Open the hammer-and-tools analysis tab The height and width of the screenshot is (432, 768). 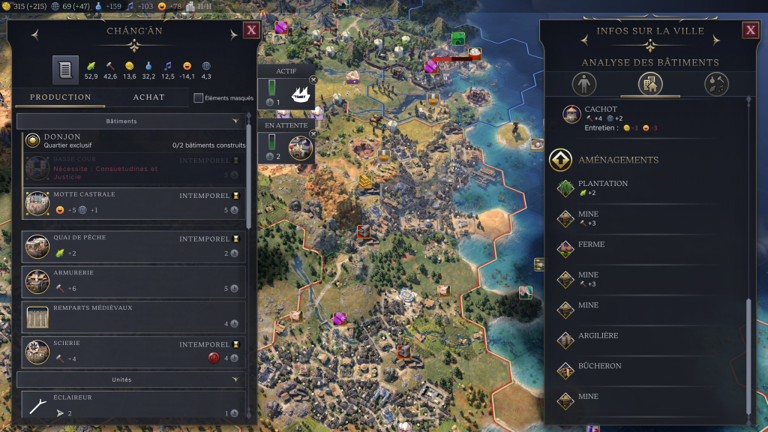716,84
